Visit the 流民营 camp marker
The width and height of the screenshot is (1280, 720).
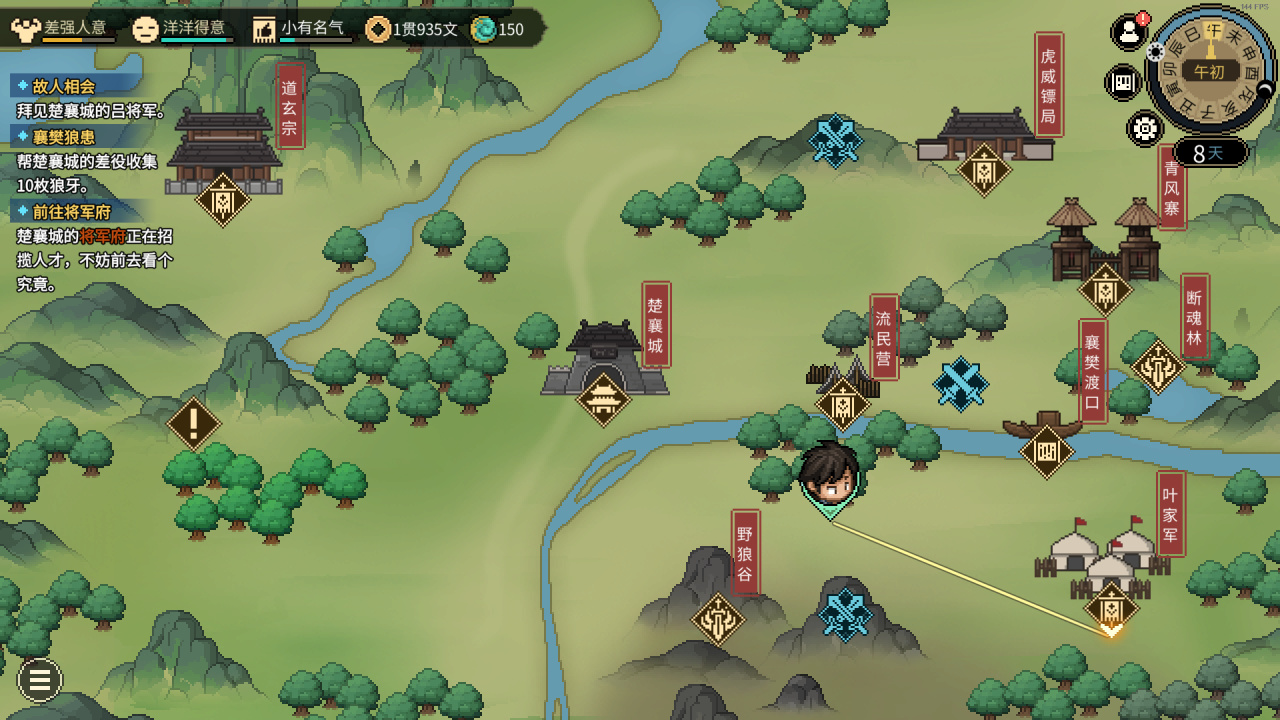tap(843, 405)
